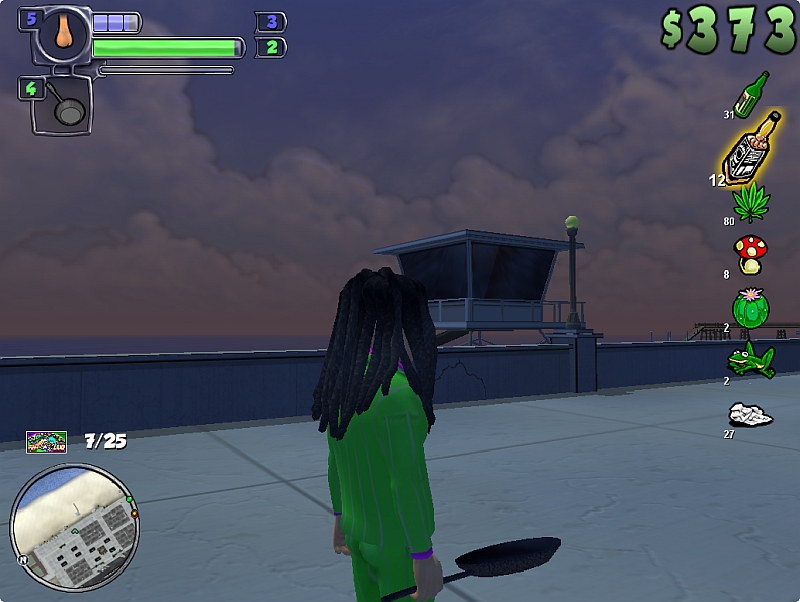Click the colorful graffiti tag collectible icon

coord(46,441)
